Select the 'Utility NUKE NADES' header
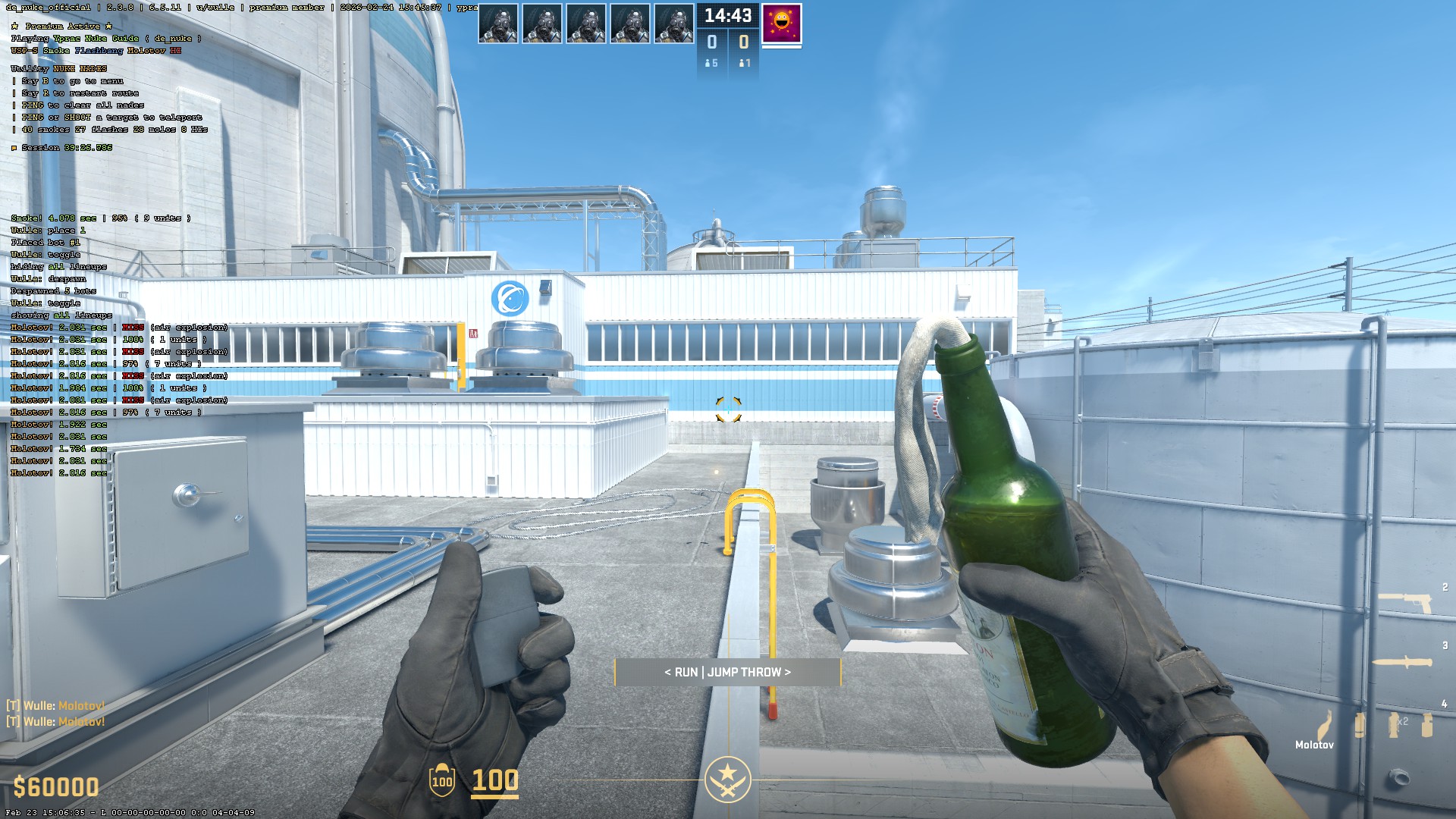This screenshot has height=819, width=1456. click(x=58, y=67)
